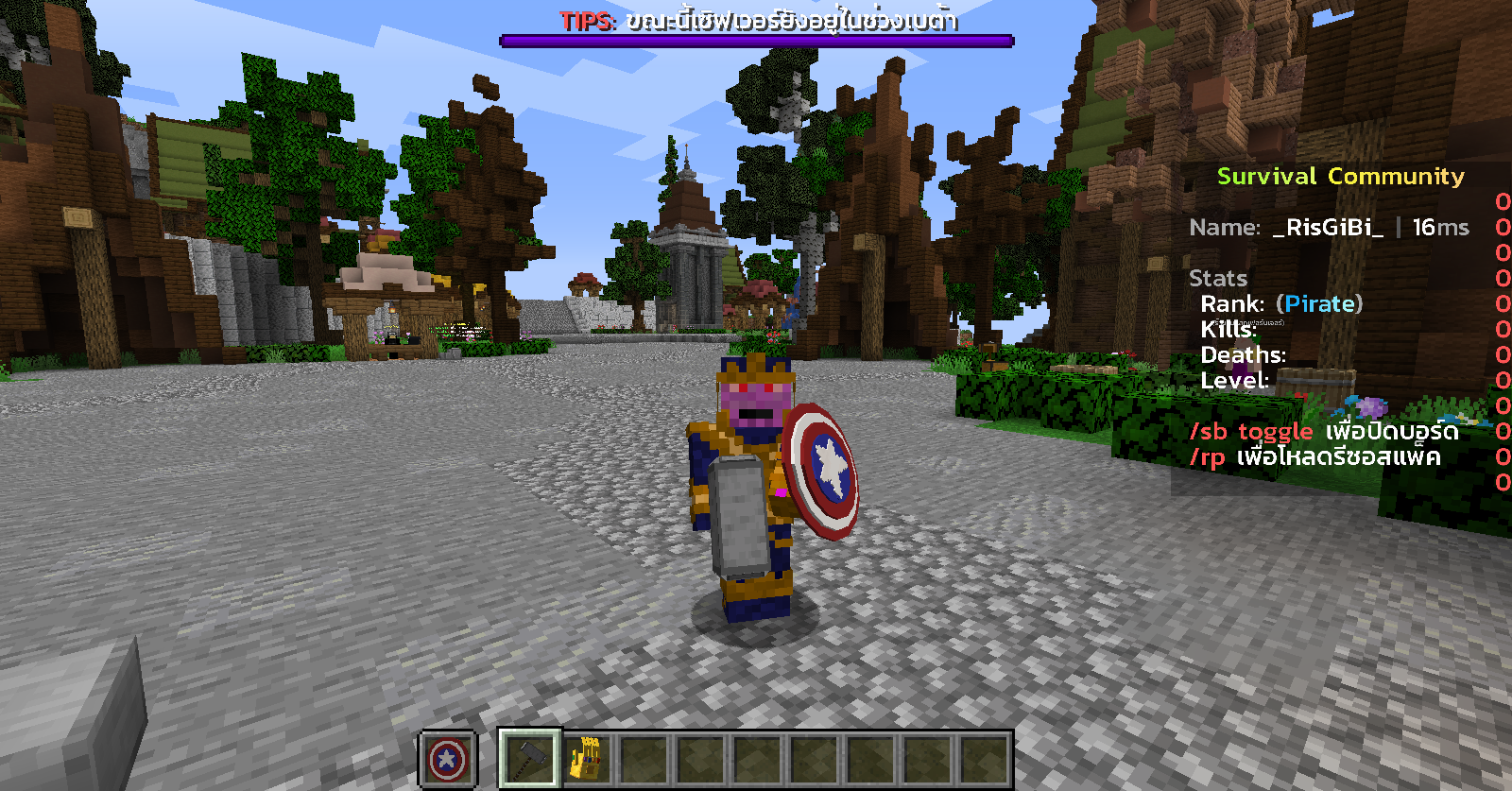
Task: Select the hammer hotbar slot
Action: click(529, 758)
